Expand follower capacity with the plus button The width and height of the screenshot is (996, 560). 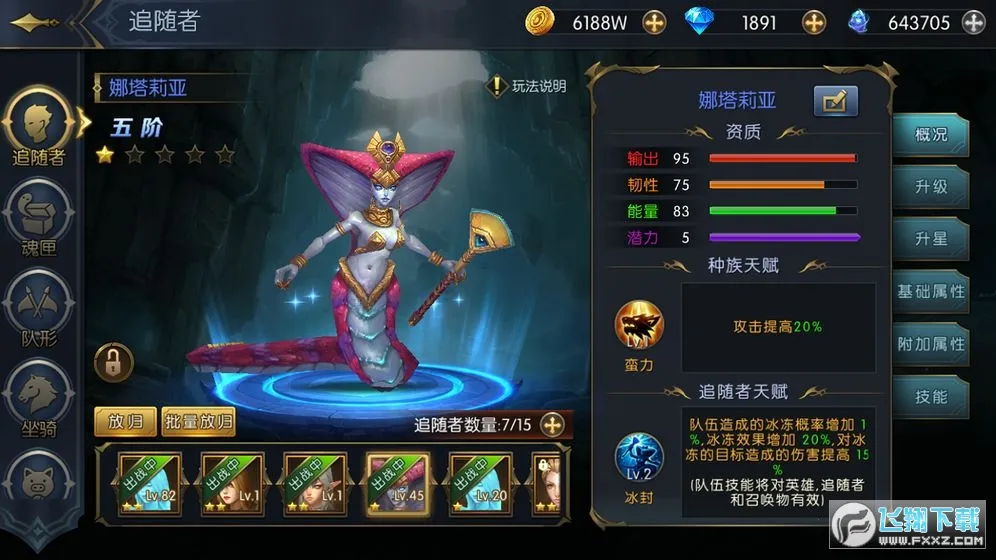(552, 425)
